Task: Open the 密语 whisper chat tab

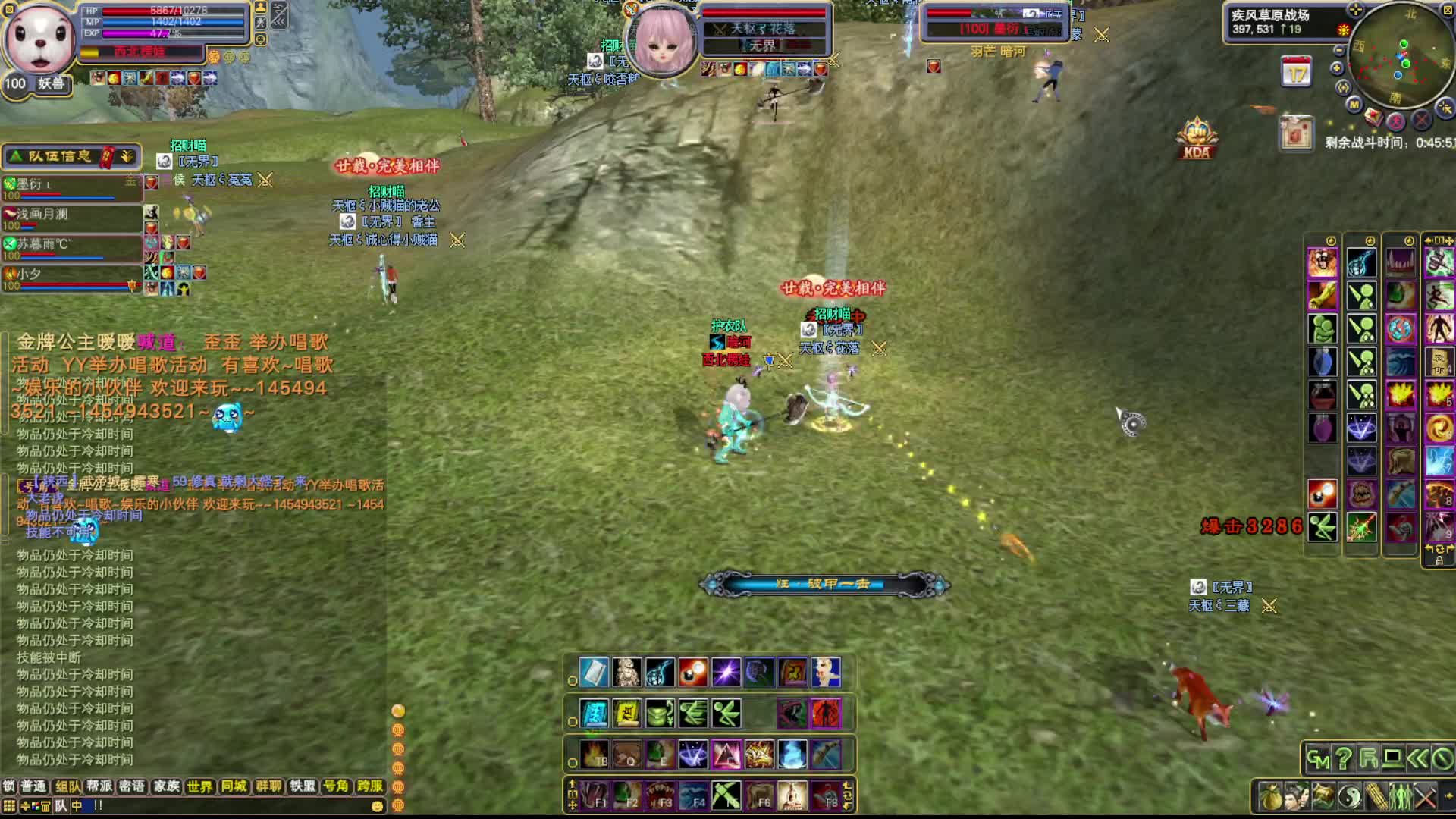Action: coord(132,786)
